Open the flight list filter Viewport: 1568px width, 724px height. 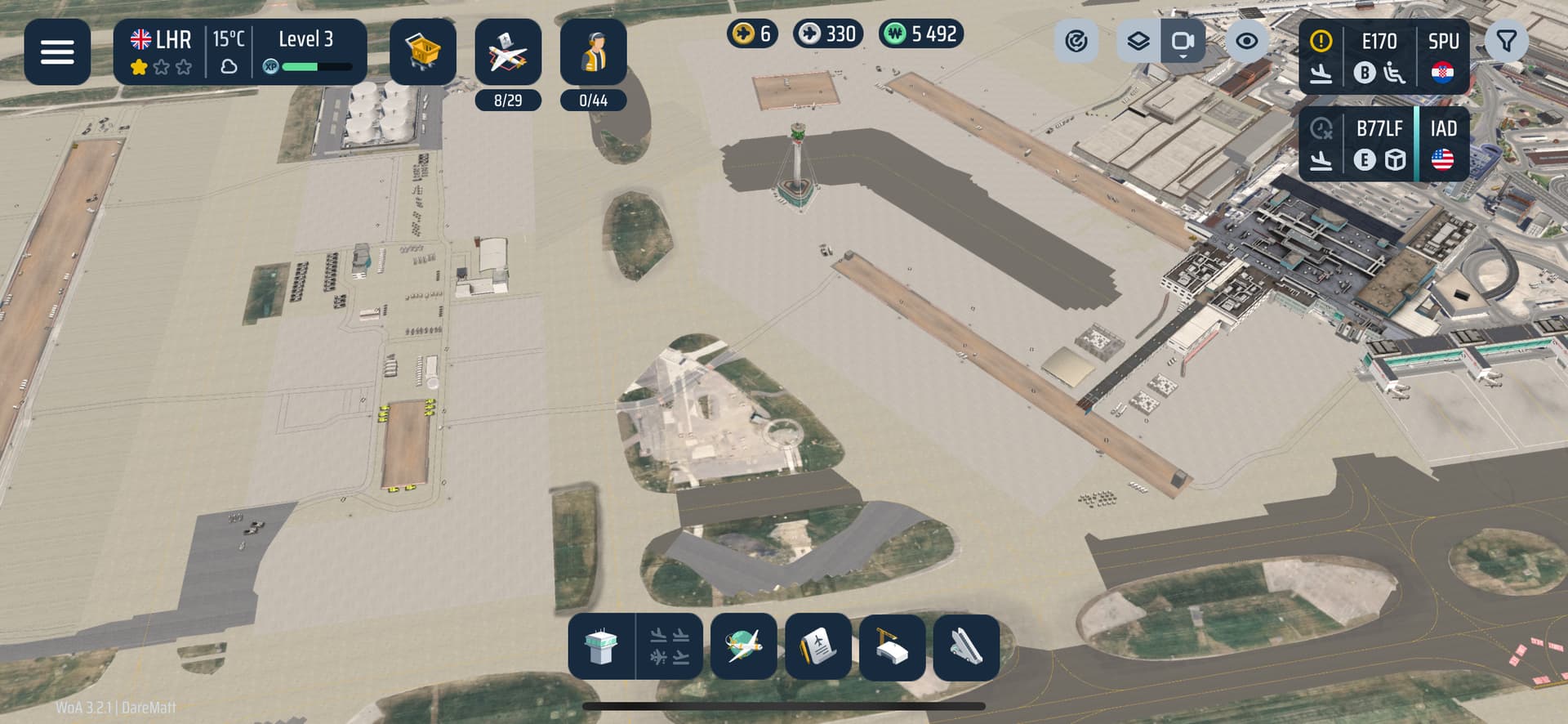[x=1507, y=41]
